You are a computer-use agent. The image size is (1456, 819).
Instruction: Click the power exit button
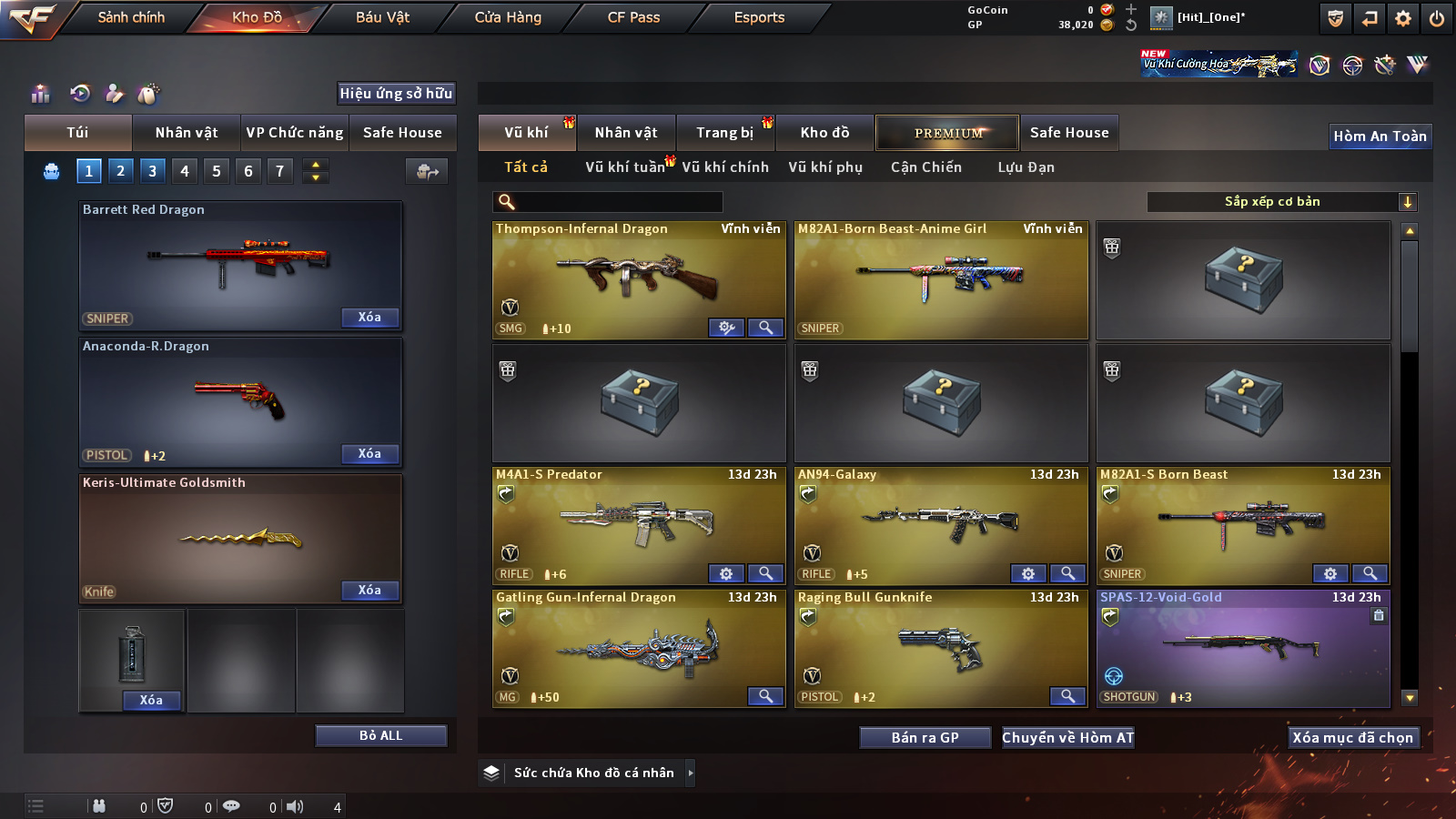(x=1437, y=18)
